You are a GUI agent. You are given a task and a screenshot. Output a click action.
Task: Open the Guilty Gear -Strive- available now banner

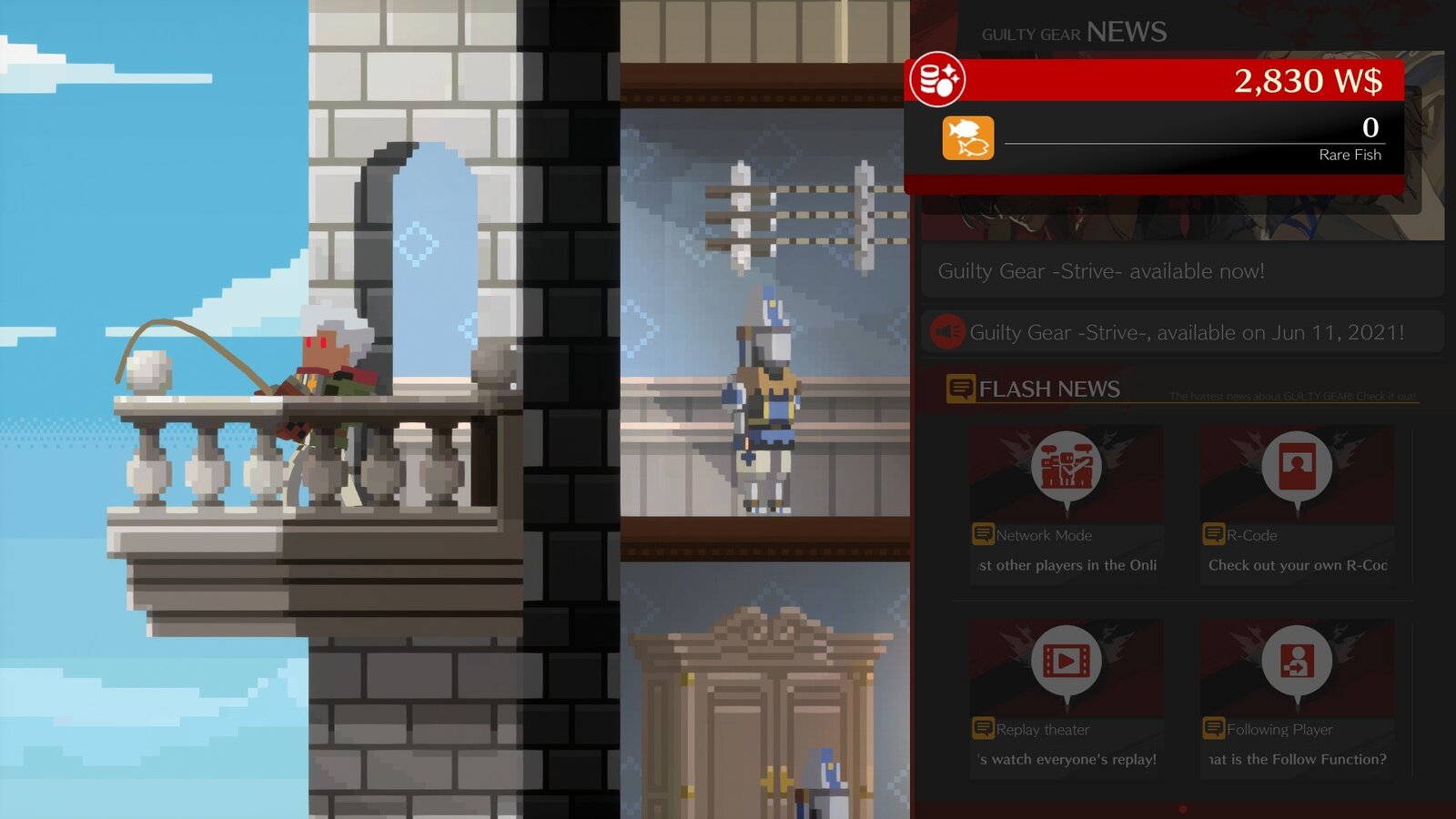(1181, 270)
